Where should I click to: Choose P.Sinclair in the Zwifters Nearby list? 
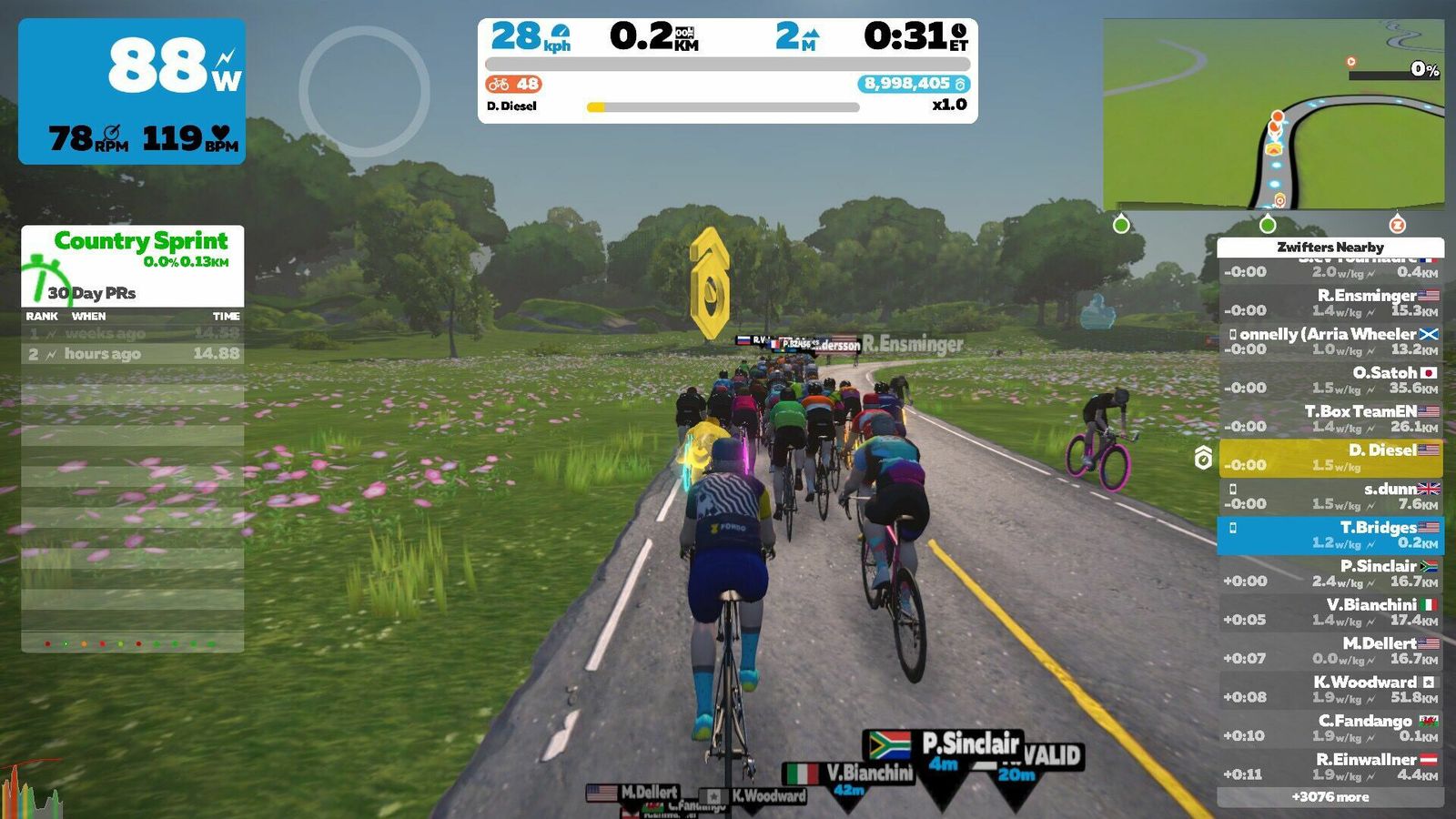click(x=1330, y=573)
